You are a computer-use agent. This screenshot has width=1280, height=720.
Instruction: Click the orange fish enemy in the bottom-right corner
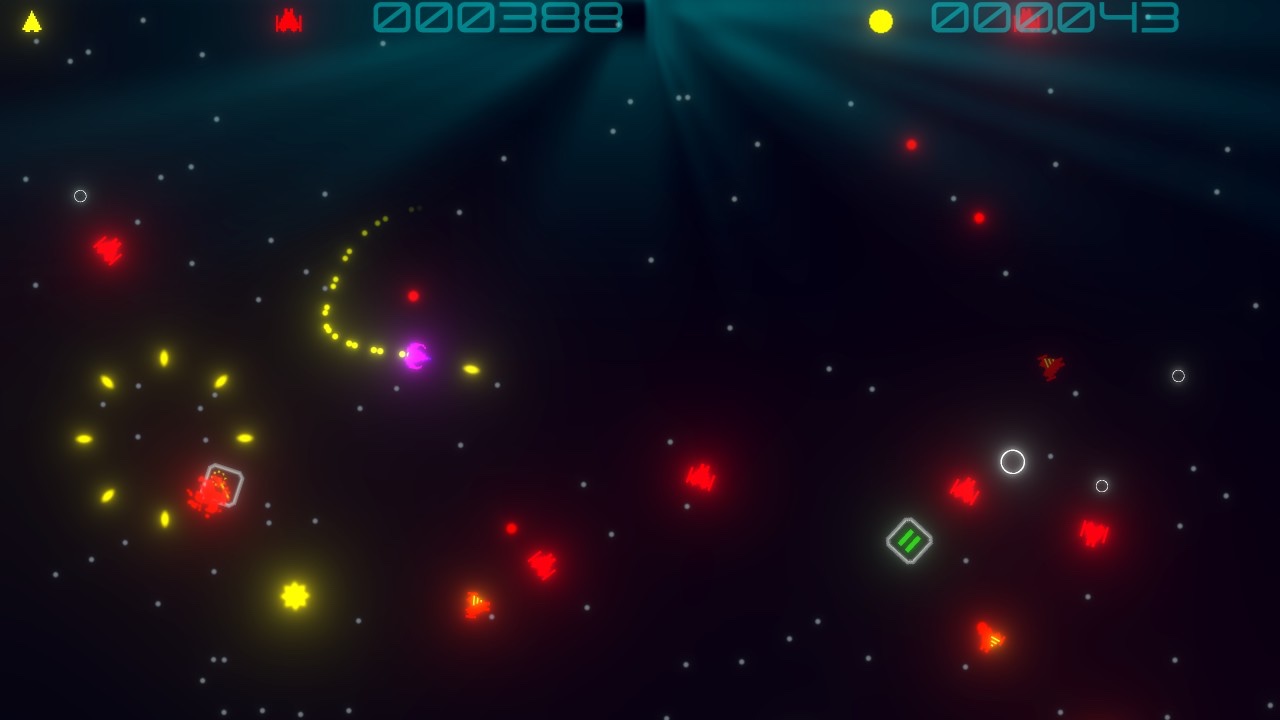point(988,633)
